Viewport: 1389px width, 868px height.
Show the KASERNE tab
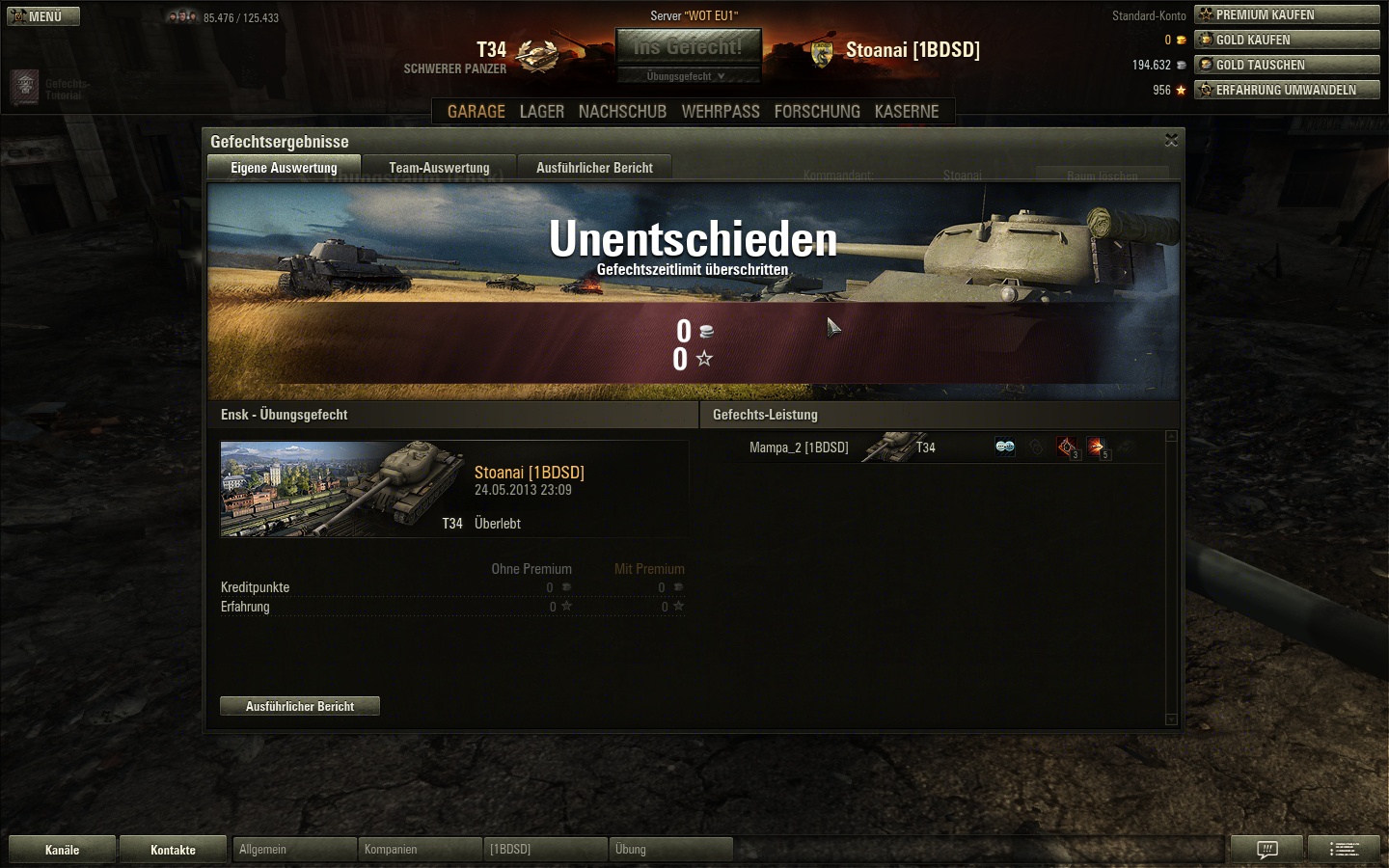(x=907, y=112)
